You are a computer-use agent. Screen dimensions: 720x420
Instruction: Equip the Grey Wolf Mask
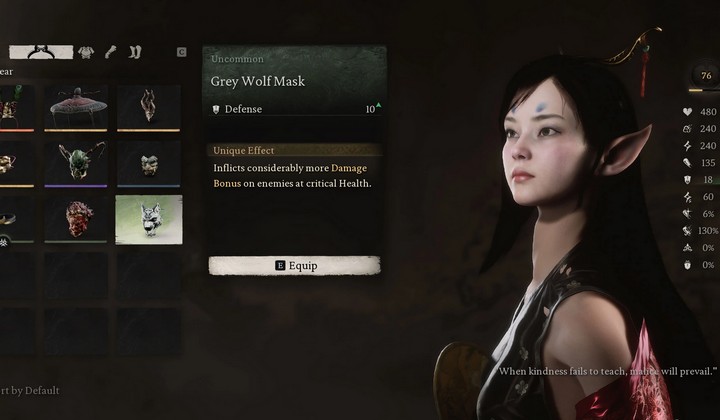[294, 266]
